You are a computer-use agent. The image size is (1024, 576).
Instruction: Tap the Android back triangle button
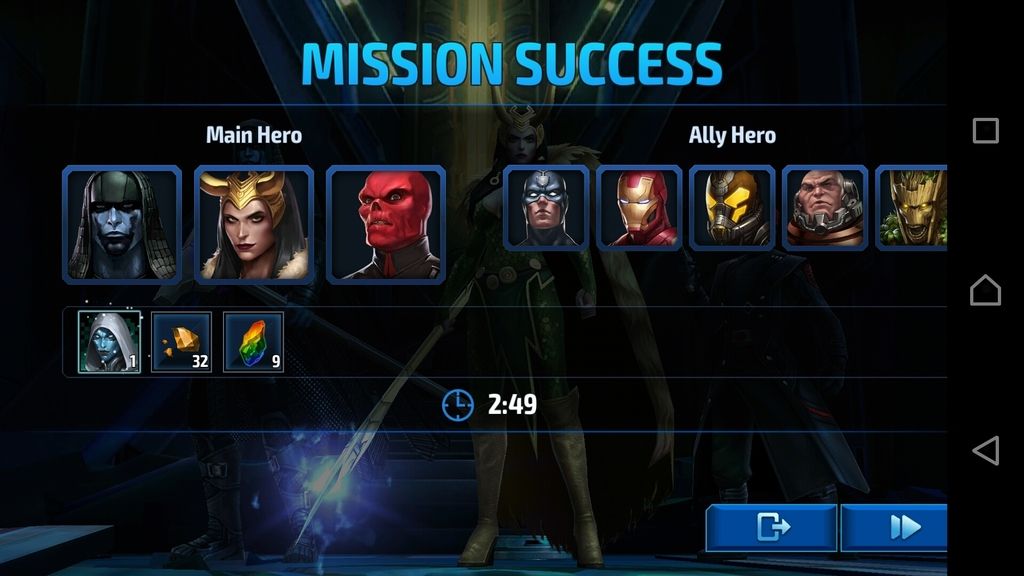coord(985,450)
